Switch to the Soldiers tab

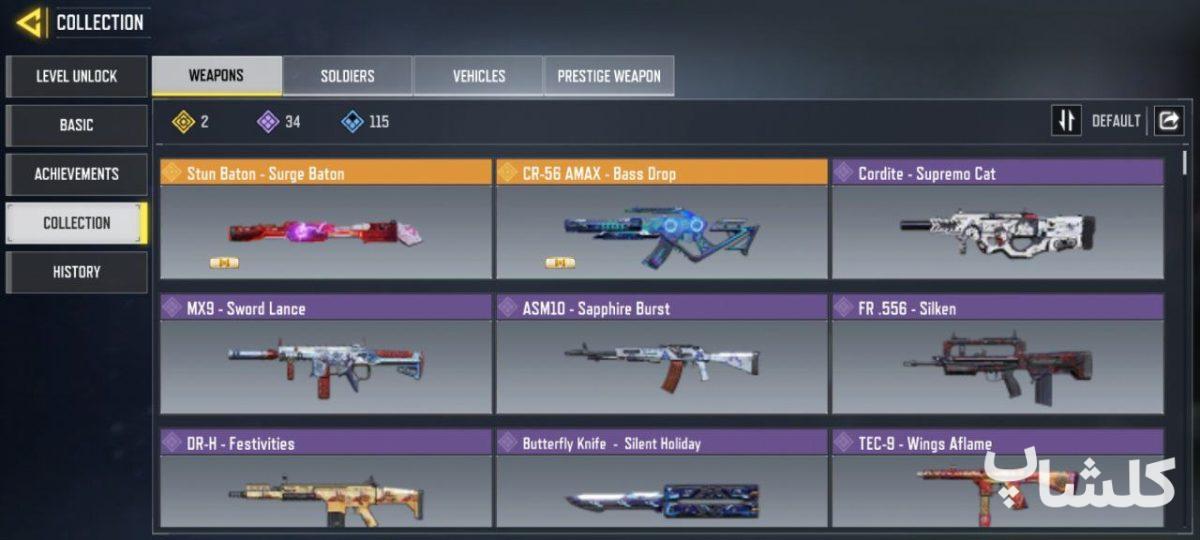tap(347, 76)
